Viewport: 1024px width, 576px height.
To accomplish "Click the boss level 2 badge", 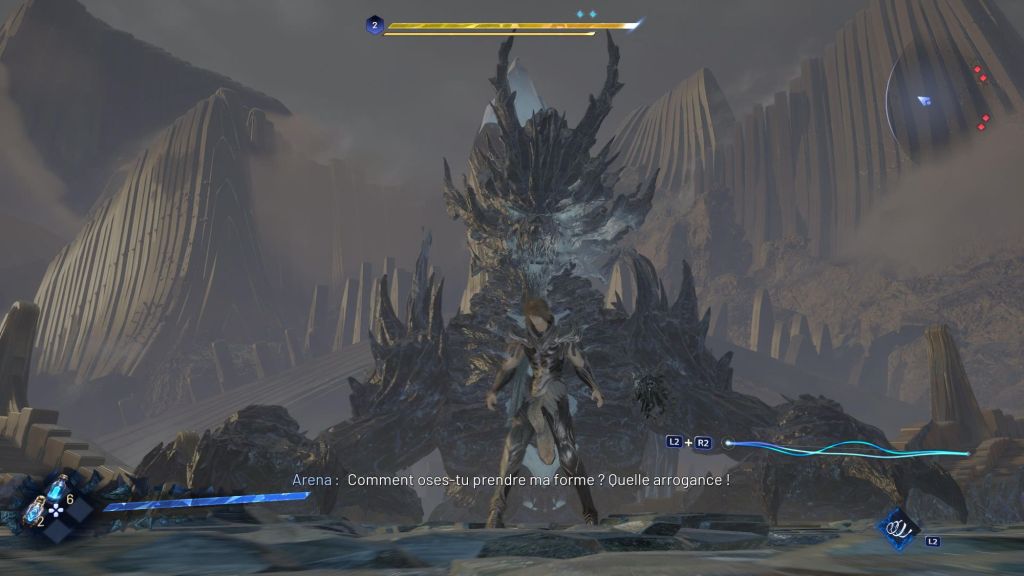I will coord(374,25).
